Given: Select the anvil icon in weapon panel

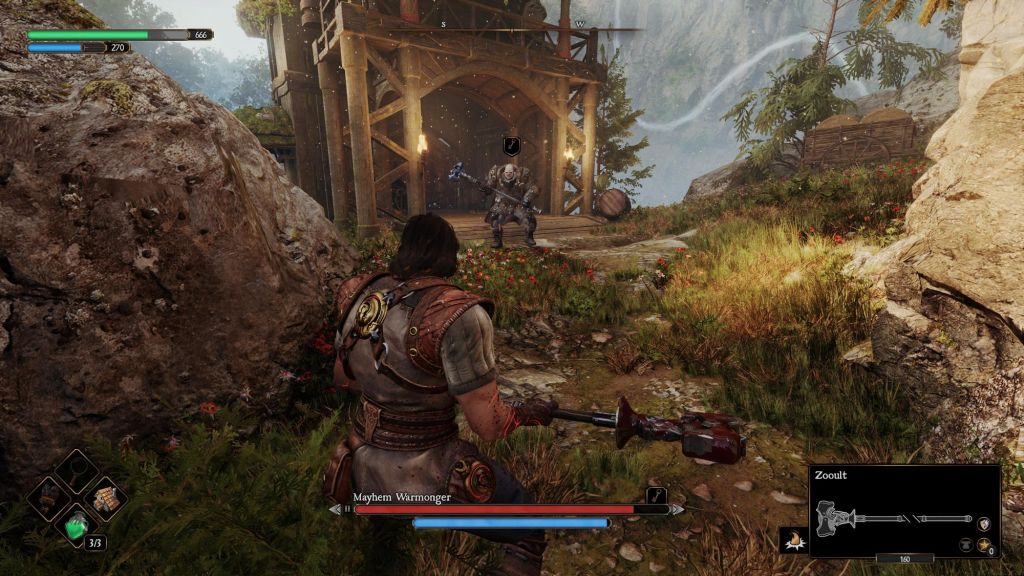Looking at the screenshot, I should [x=966, y=545].
